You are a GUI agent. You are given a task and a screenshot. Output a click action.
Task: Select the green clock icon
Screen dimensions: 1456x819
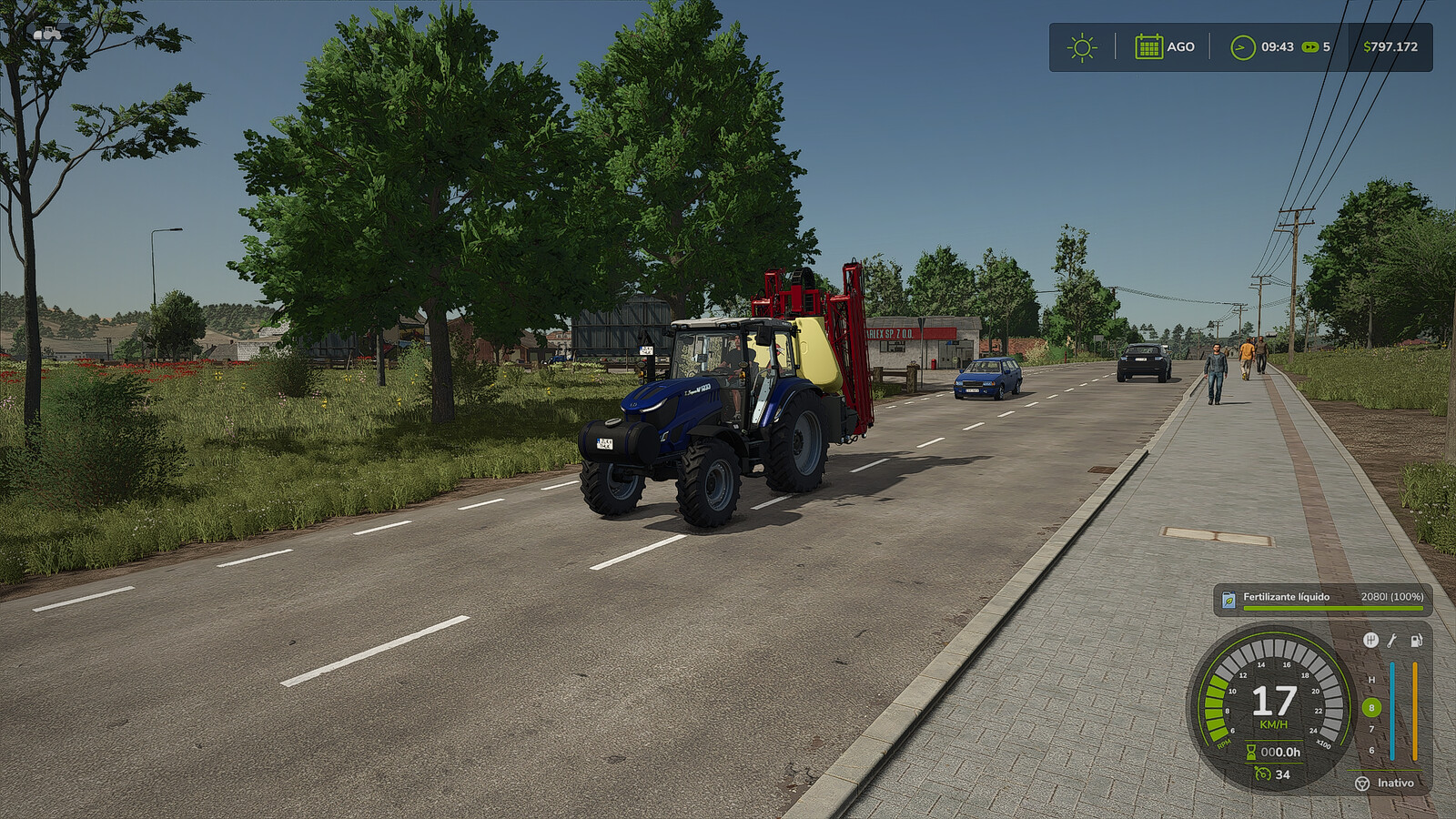coord(1242,47)
